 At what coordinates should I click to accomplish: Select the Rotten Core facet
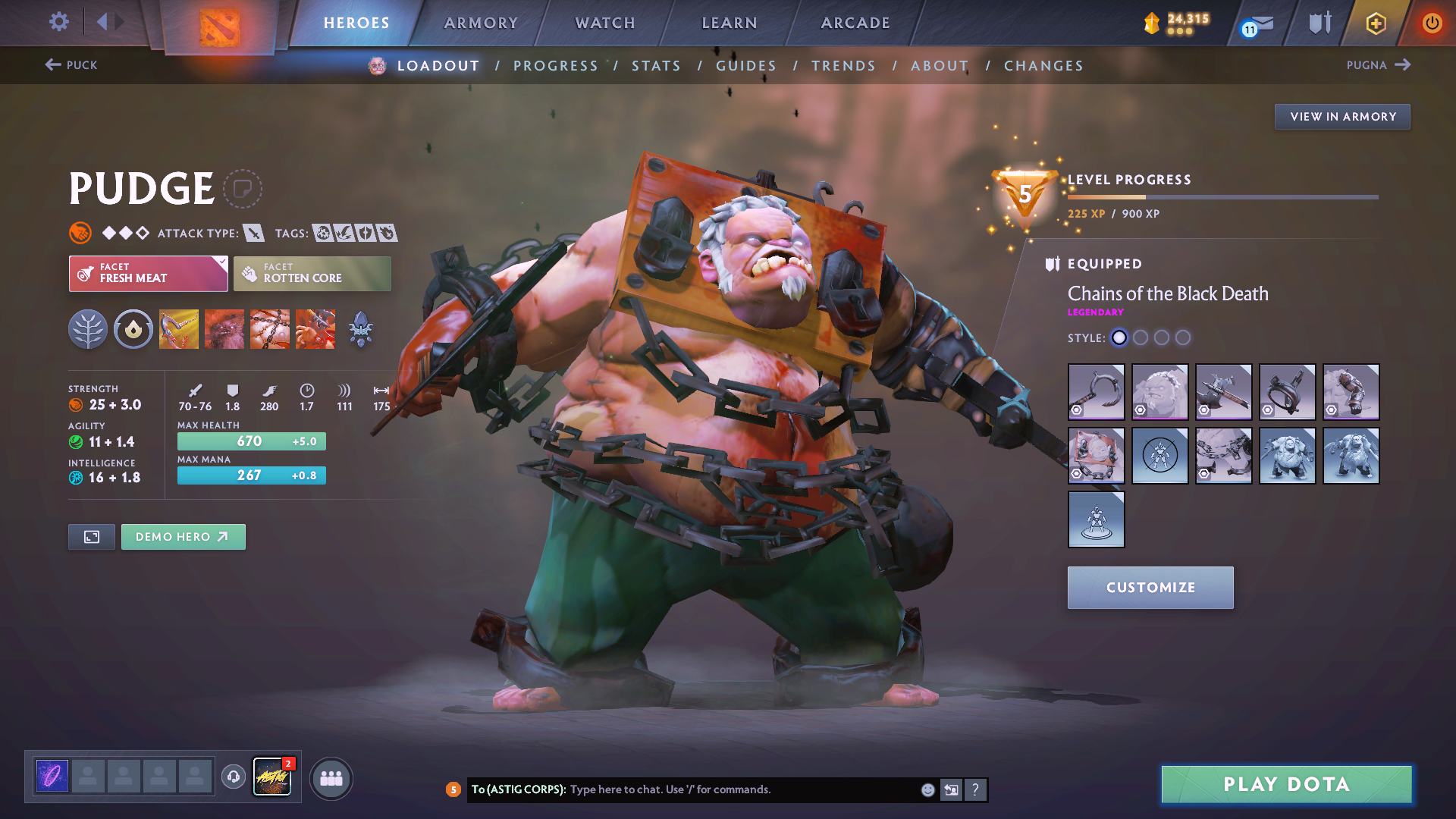tap(312, 273)
